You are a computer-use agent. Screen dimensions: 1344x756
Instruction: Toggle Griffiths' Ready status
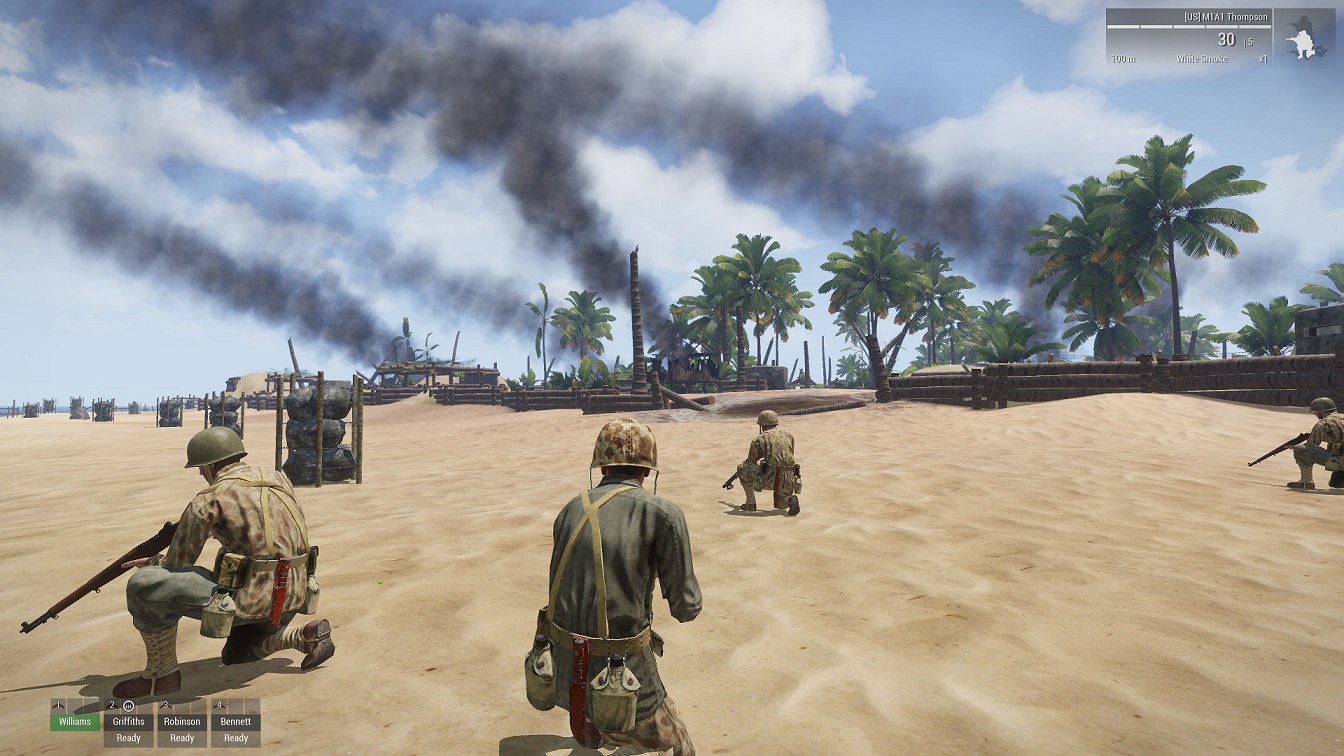pos(129,738)
